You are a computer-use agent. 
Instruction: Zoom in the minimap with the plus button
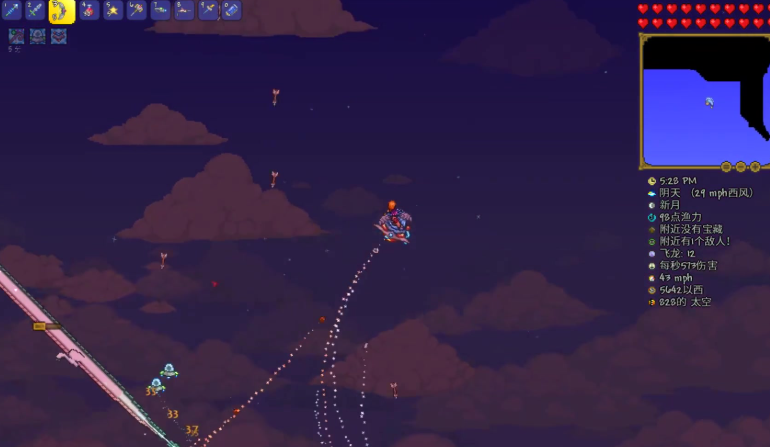[x=755, y=166]
